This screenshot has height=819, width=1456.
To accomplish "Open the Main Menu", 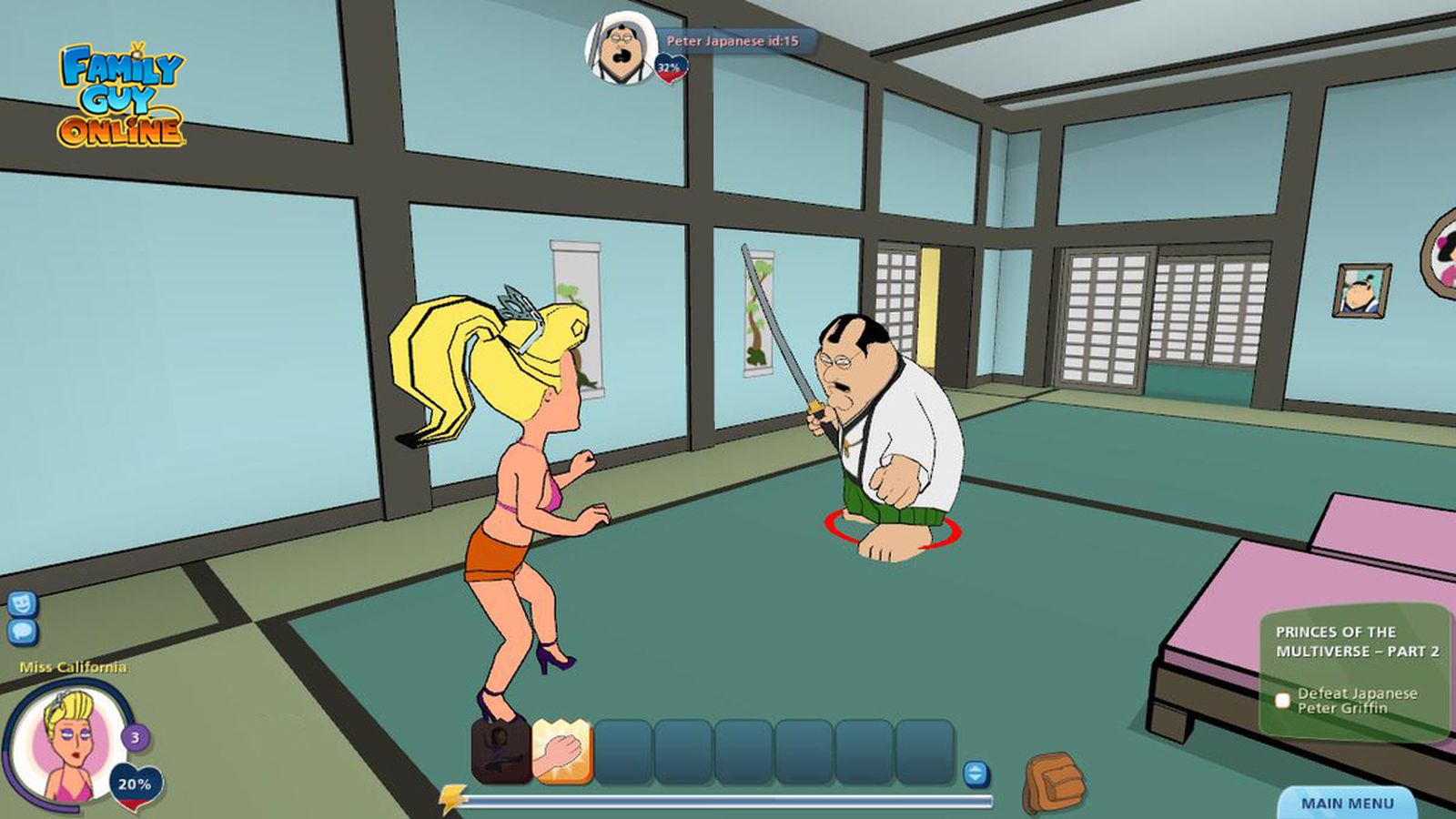I will click(1347, 803).
